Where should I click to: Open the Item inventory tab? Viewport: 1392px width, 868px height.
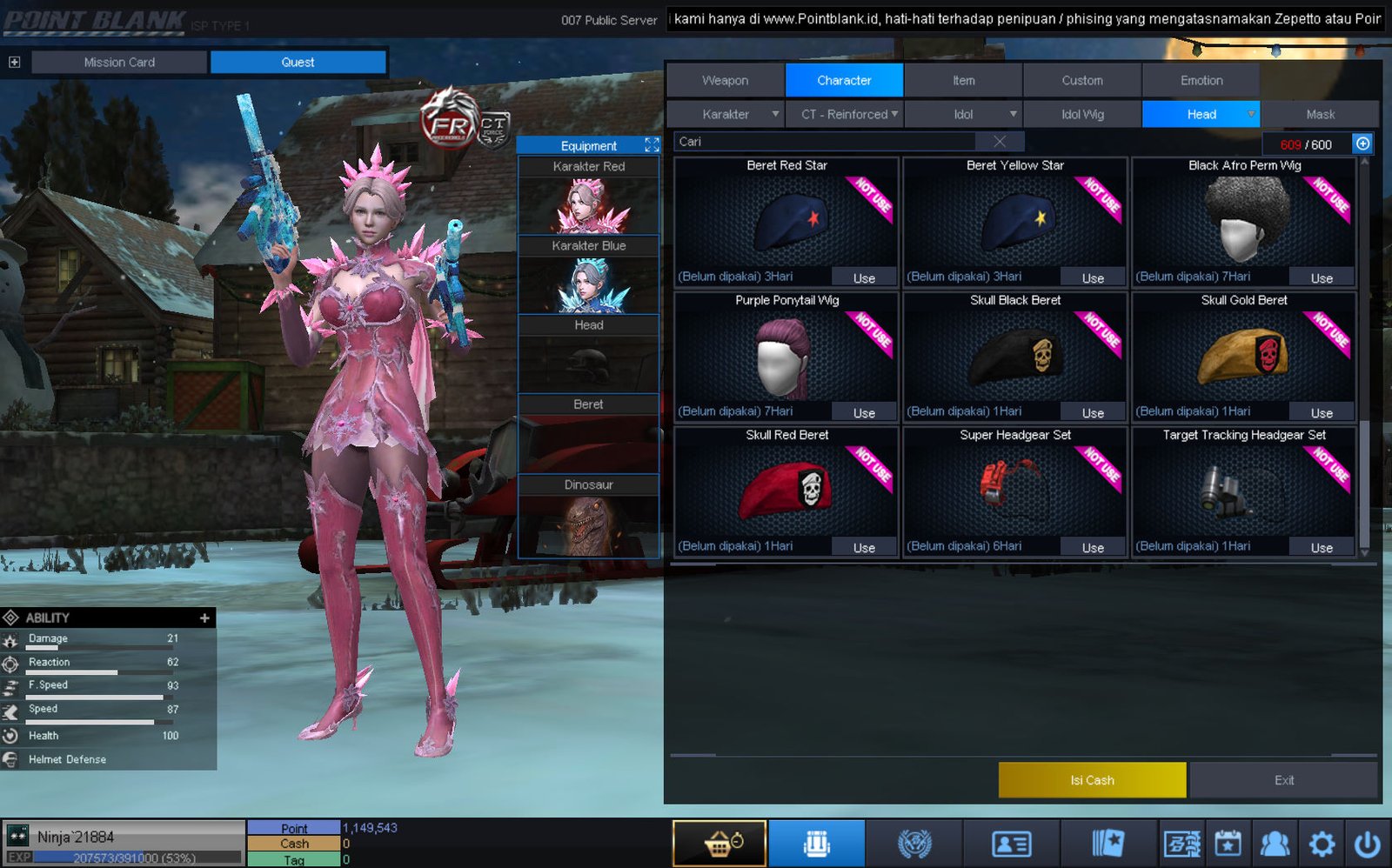point(963,80)
